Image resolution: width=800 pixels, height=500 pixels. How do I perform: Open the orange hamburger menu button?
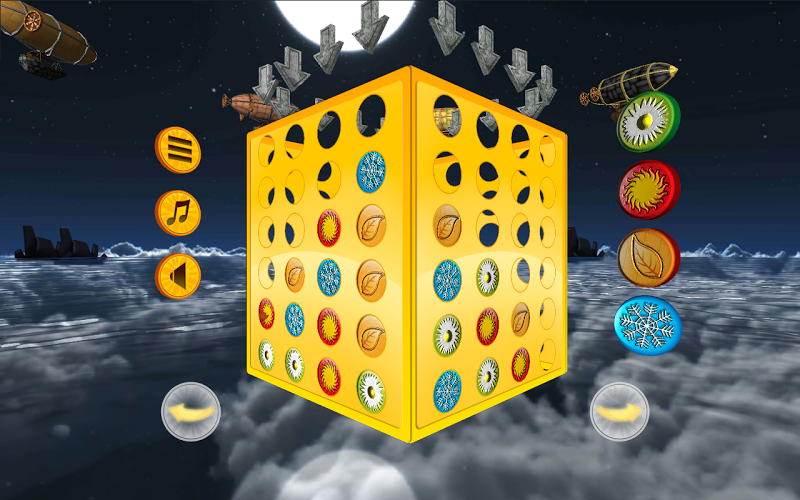(x=178, y=151)
